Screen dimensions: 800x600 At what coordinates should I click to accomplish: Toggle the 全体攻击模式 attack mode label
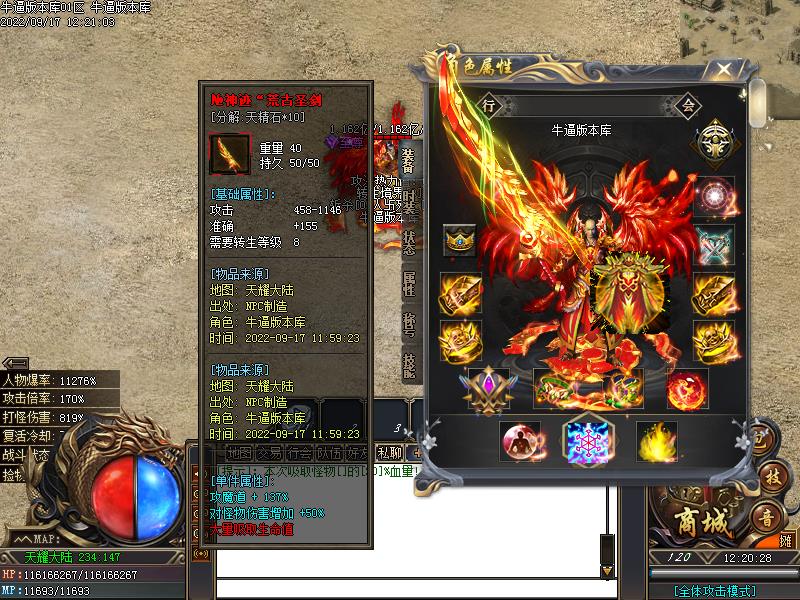(x=714, y=591)
